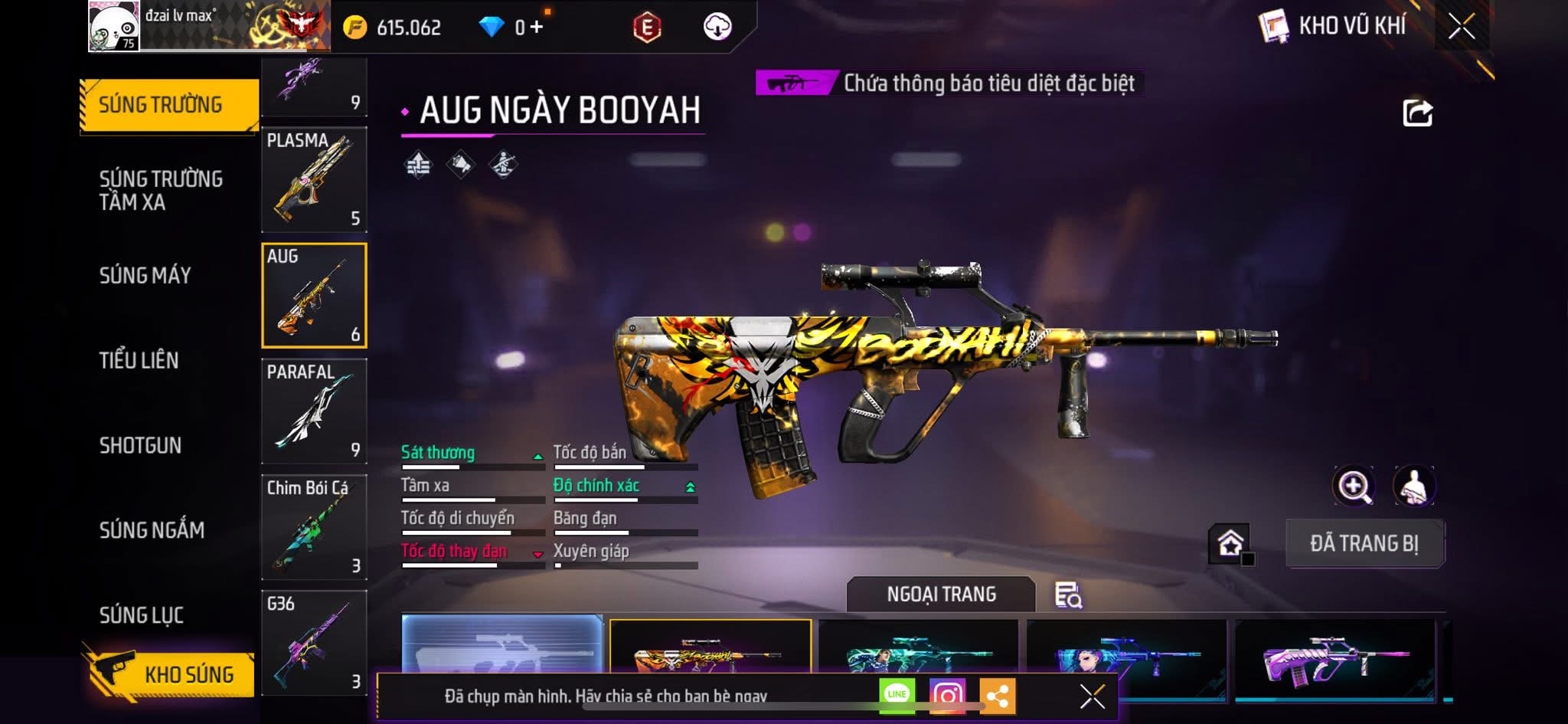Add diamonds with the plus button
Screen dimensions: 1568x724
537,28
